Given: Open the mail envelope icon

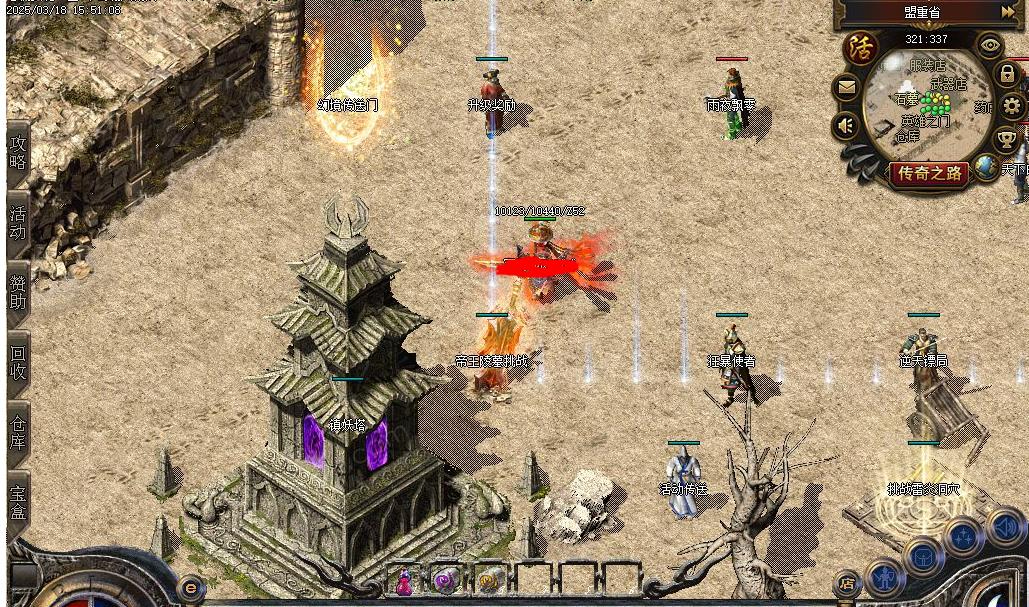Looking at the screenshot, I should point(847,88).
